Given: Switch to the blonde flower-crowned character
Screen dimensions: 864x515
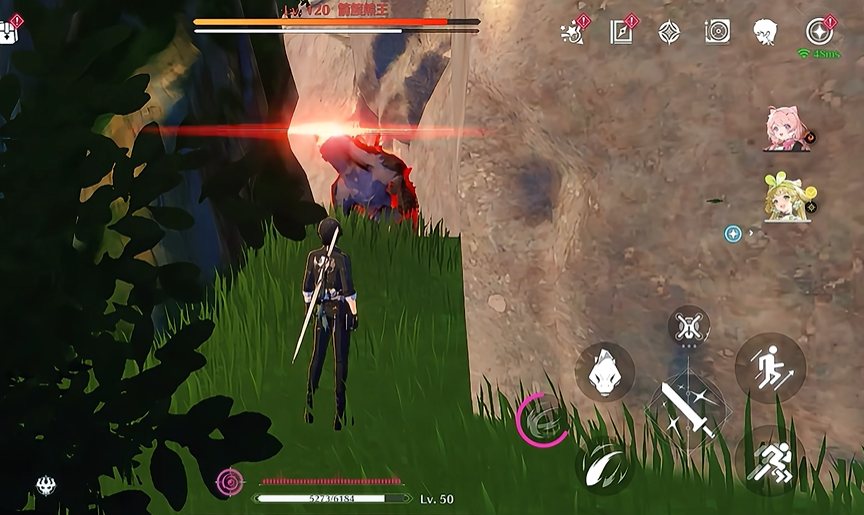Looking at the screenshot, I should point(787,197).
